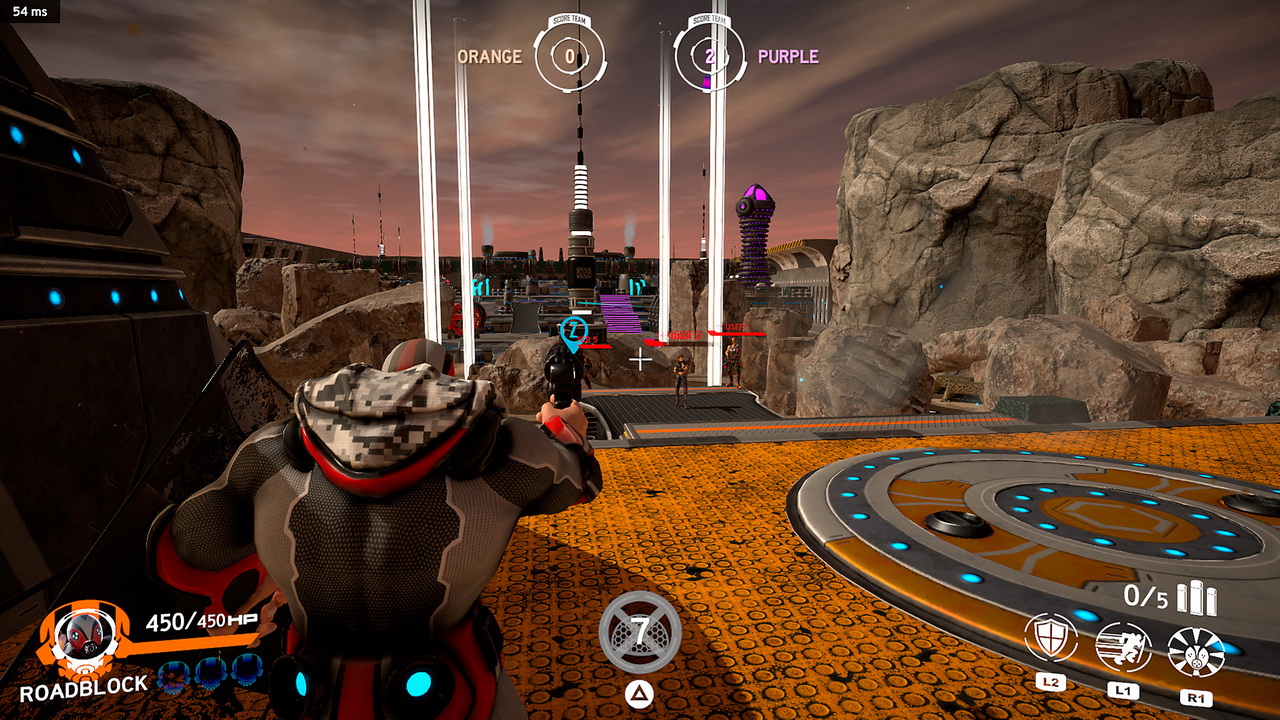Activate the shield ability icon
The width and height of the screenshot is (1280, 720).
(x=1050, y=638)
